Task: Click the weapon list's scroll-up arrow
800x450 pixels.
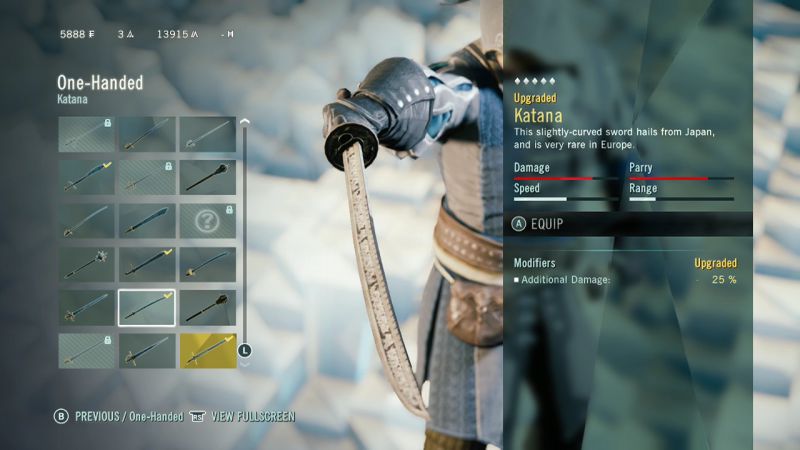Action: click(x=244, y=122)
